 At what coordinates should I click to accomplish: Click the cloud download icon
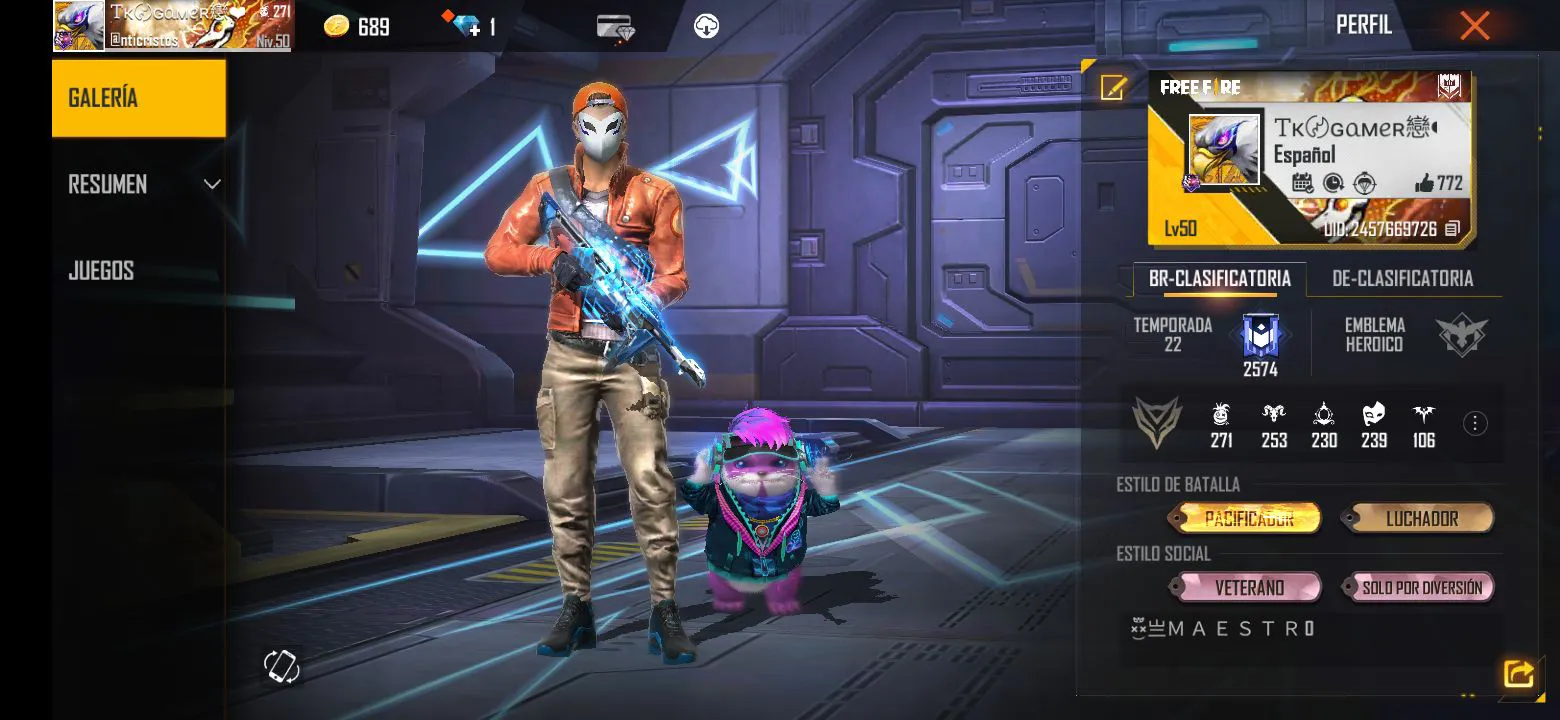(706, 26)
